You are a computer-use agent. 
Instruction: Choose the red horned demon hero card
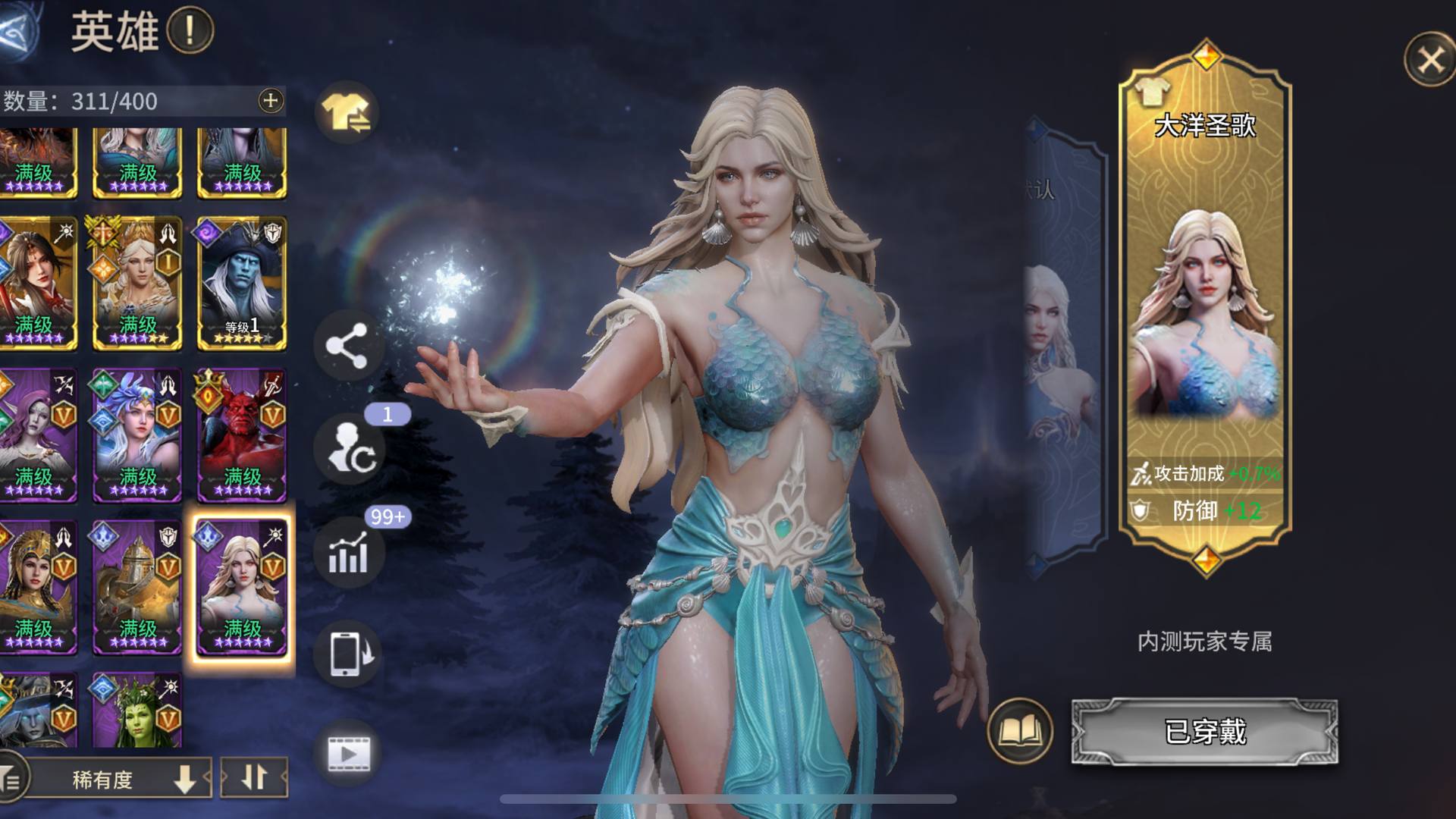(242, 435)
